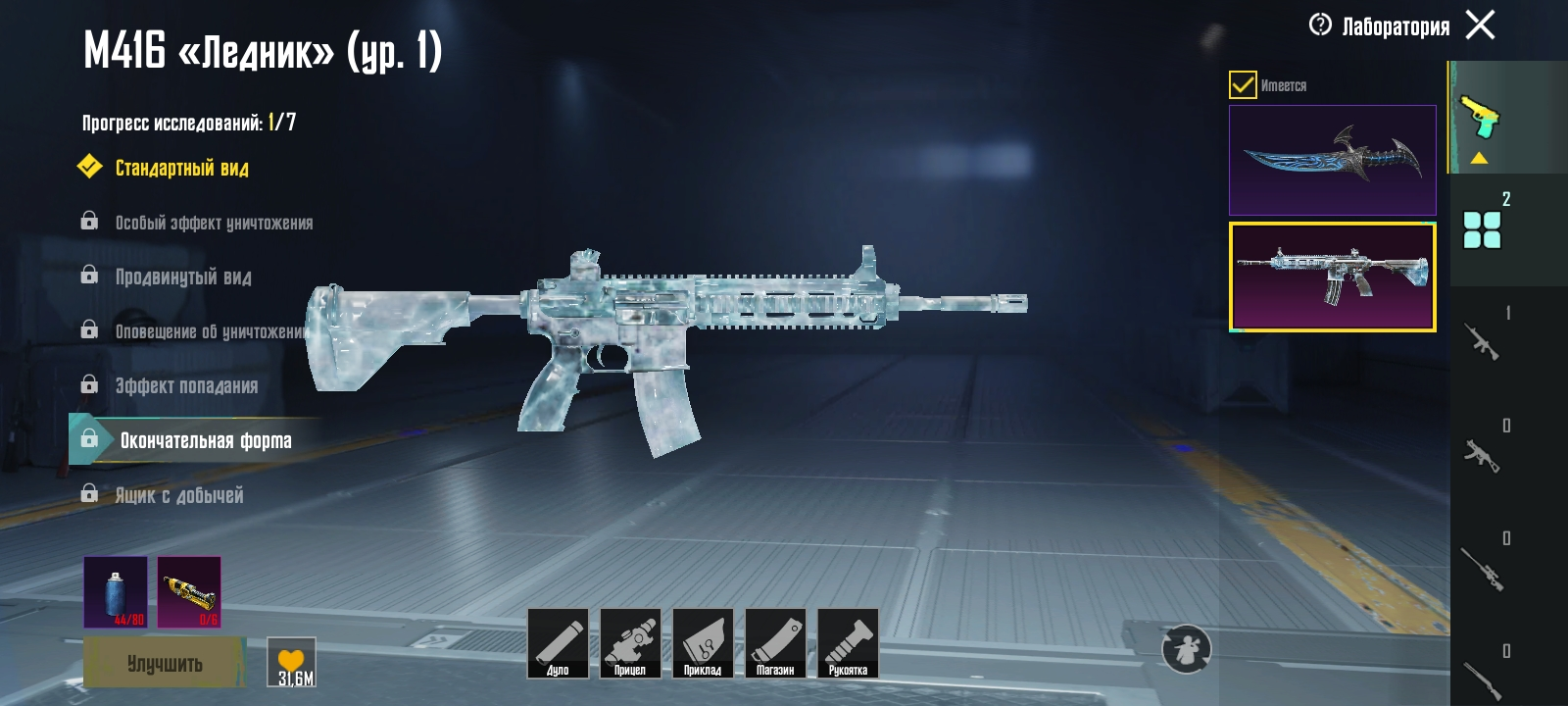
Task: Open the Лаборатория help question mark
Action: click(x=1320, y=25)
